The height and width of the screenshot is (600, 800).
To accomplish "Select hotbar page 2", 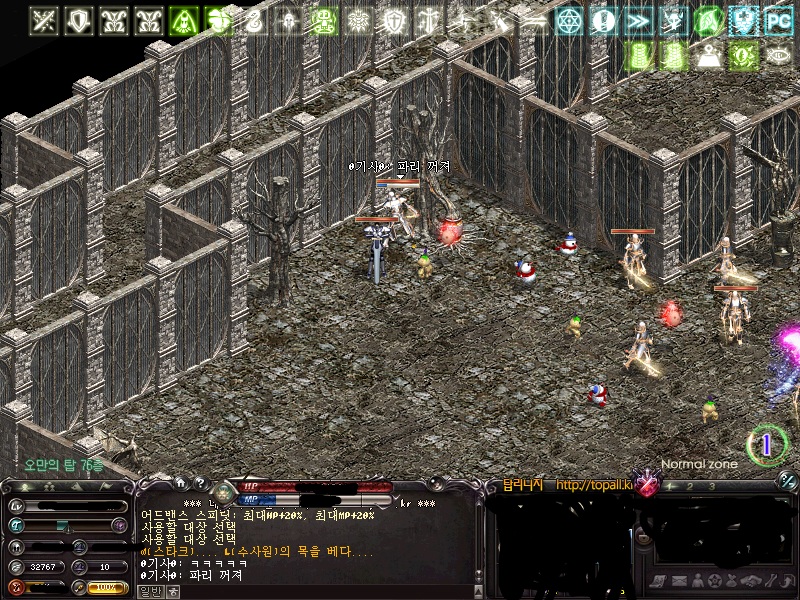I will click(688, 486).
